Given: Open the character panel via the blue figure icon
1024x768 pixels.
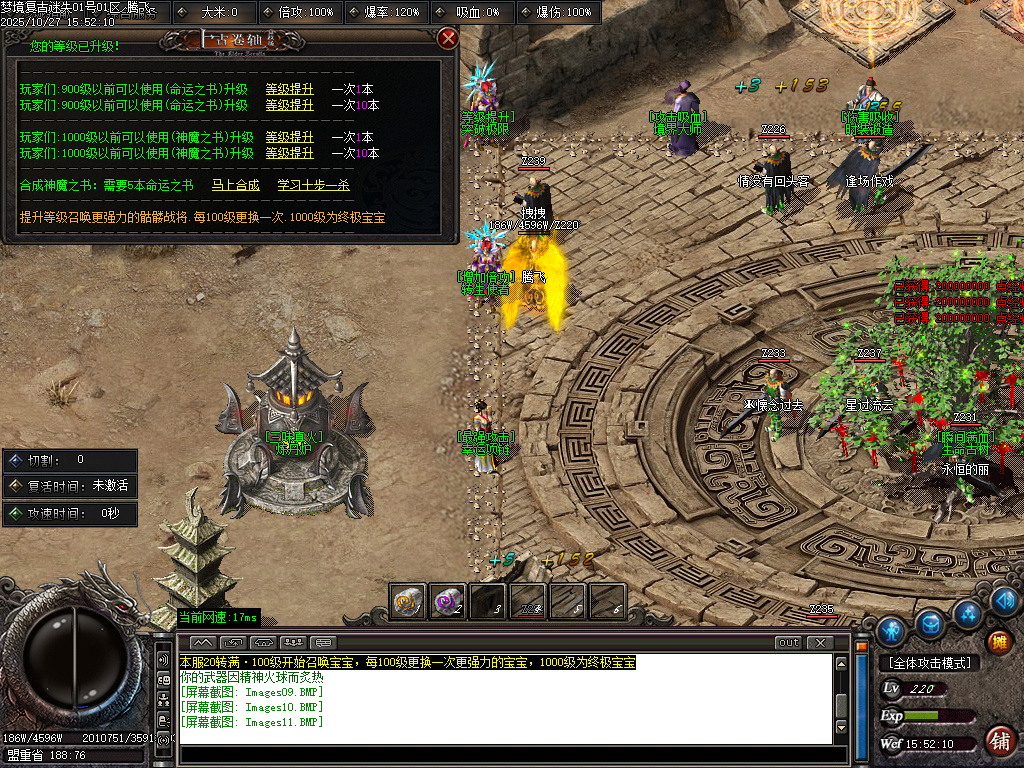Looking at the screenshot, I should tap(891, 631).
